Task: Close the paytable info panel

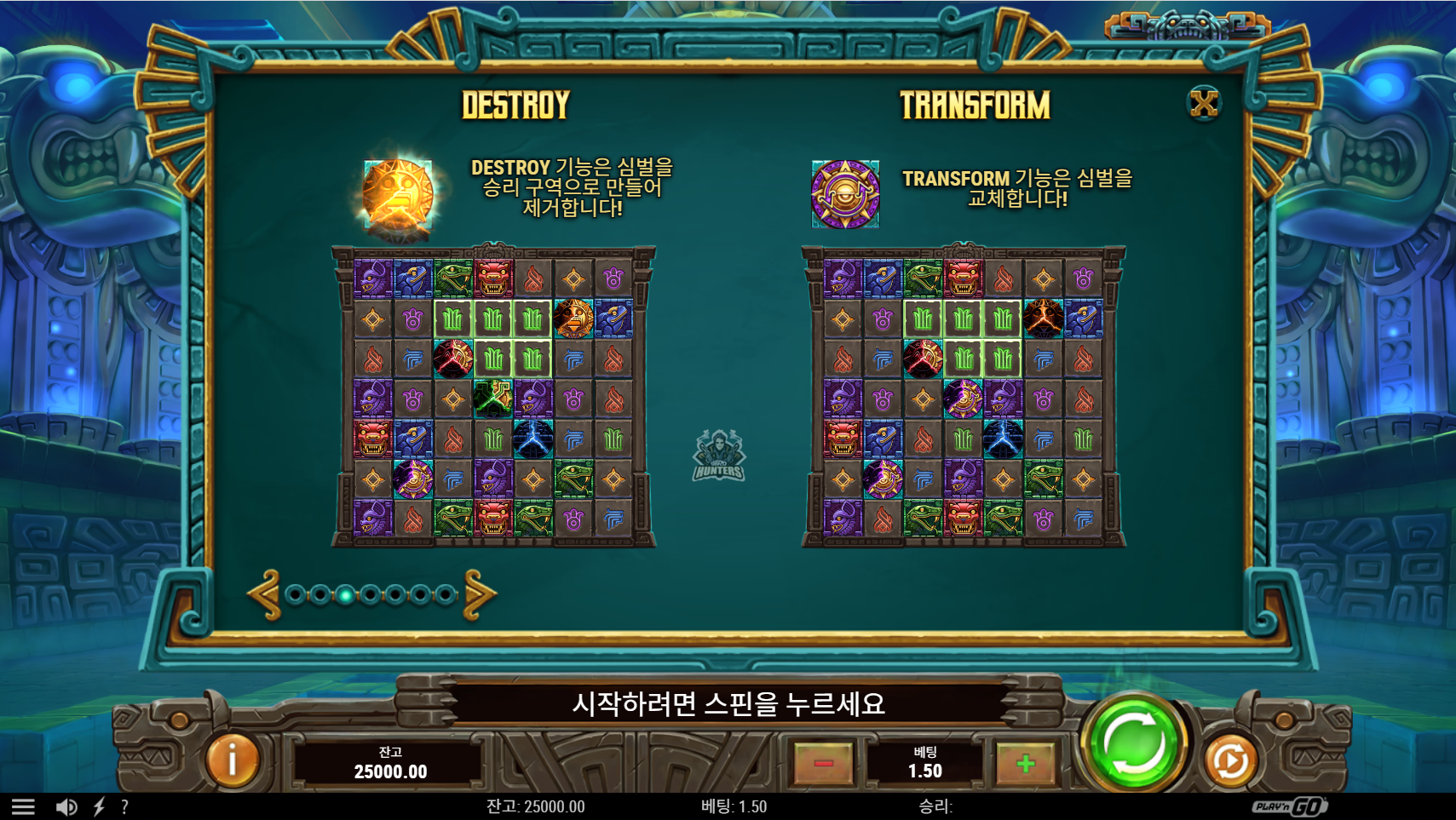Action: coord(1204,104)
